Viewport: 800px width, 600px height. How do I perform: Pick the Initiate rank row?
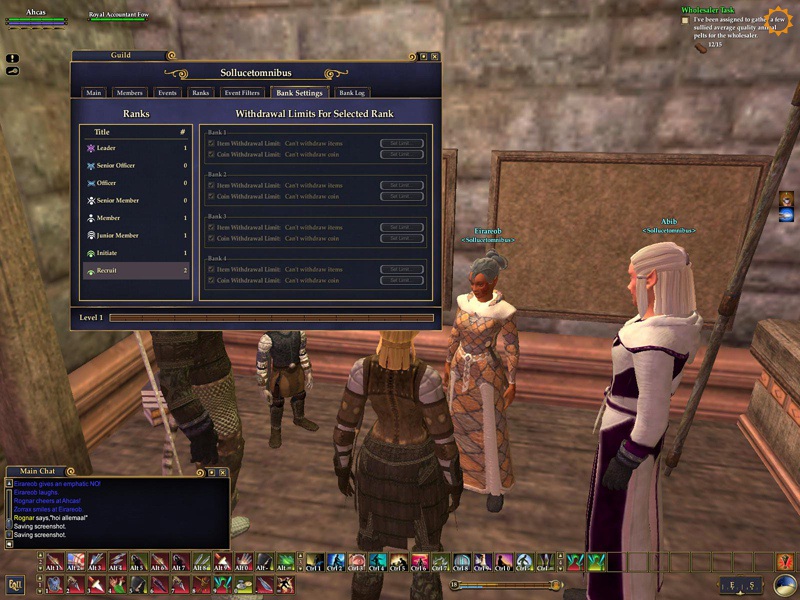pos(135,253)
